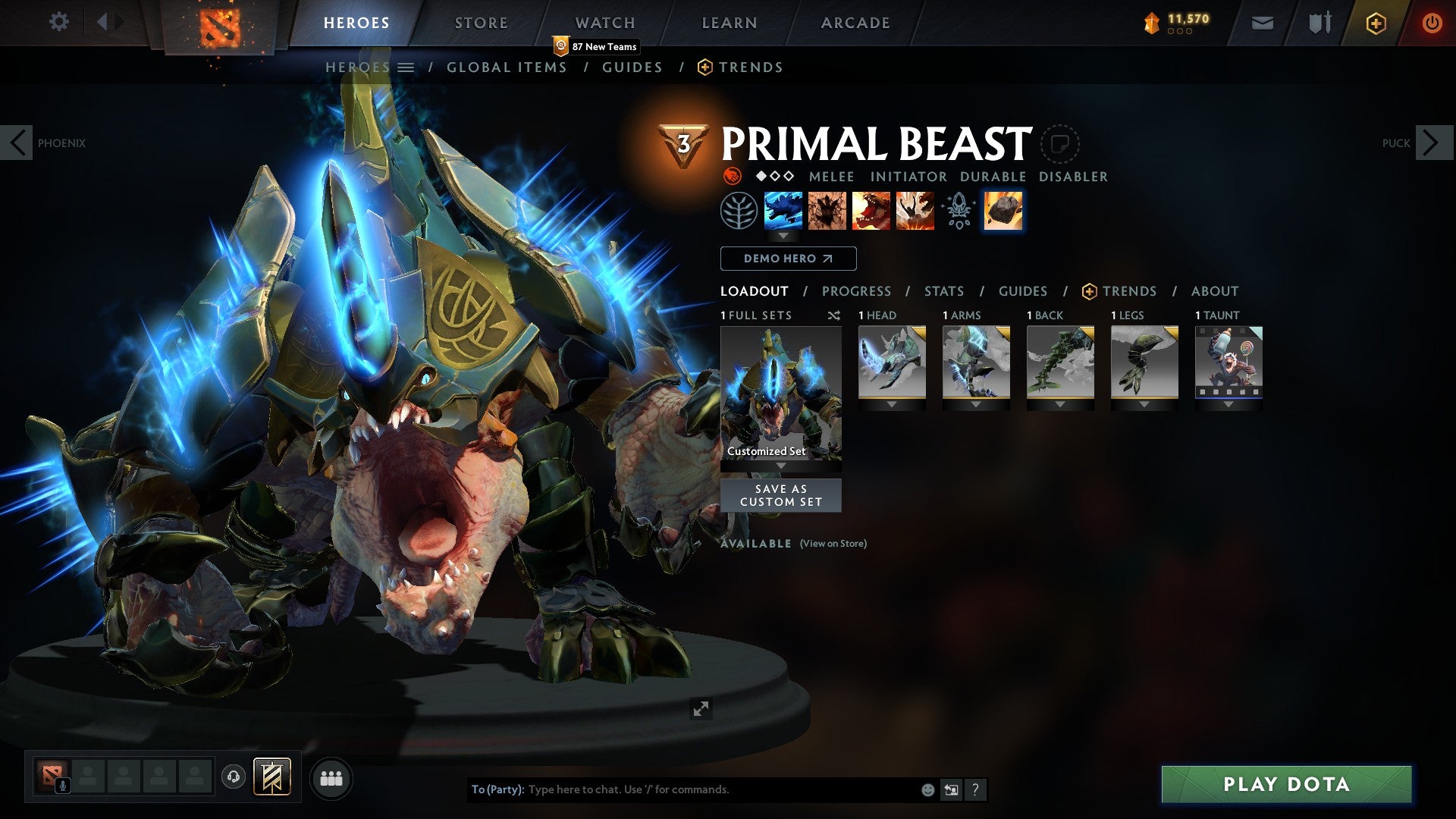Select the Pulverize ultimate ability icon
The height and width of the screenshot is (819, 1456).
pos(915,211)
